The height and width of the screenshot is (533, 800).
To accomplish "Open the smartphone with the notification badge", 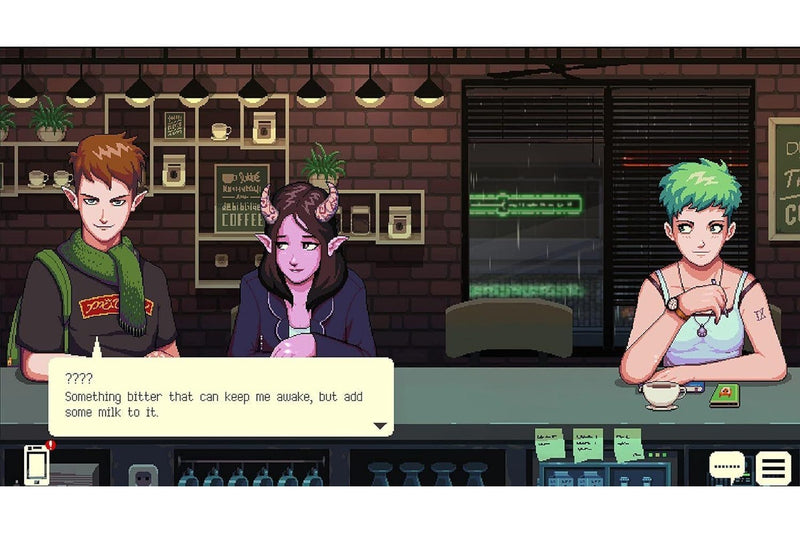I will pyautogui.click(x=37, y=464).
